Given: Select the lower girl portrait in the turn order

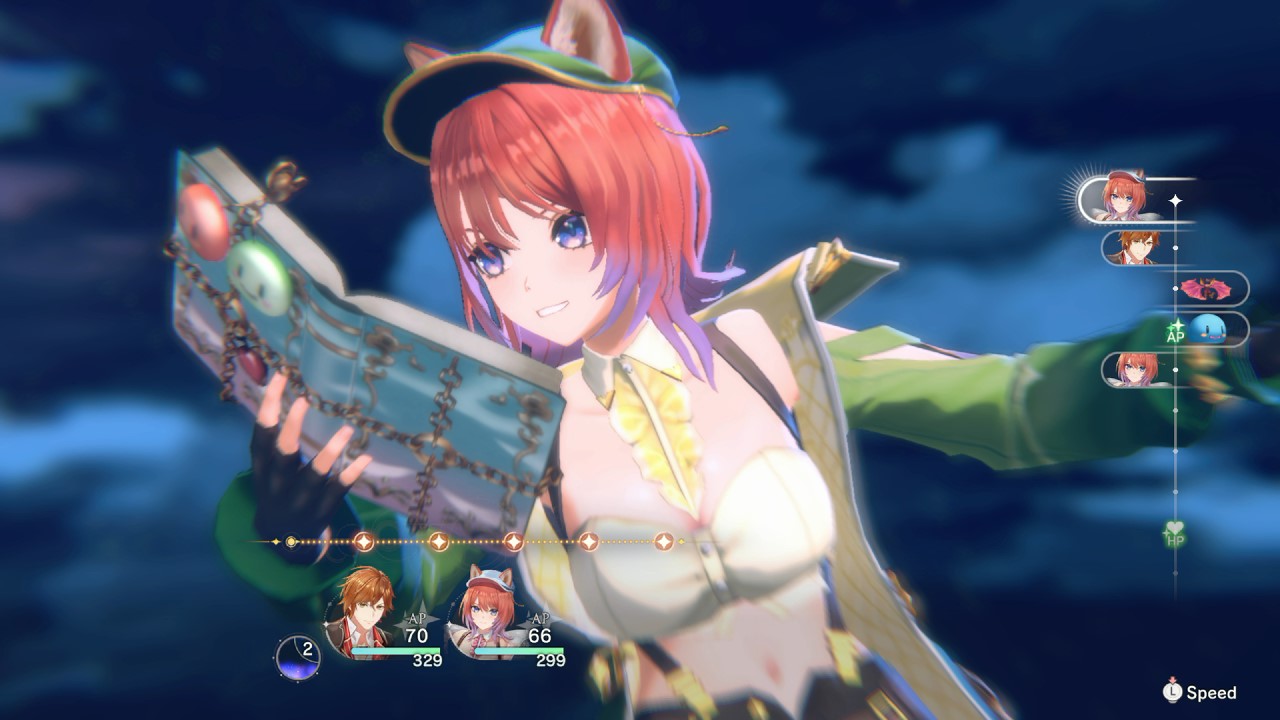Looking at the screenshot, I should (x=1137, y=369).
